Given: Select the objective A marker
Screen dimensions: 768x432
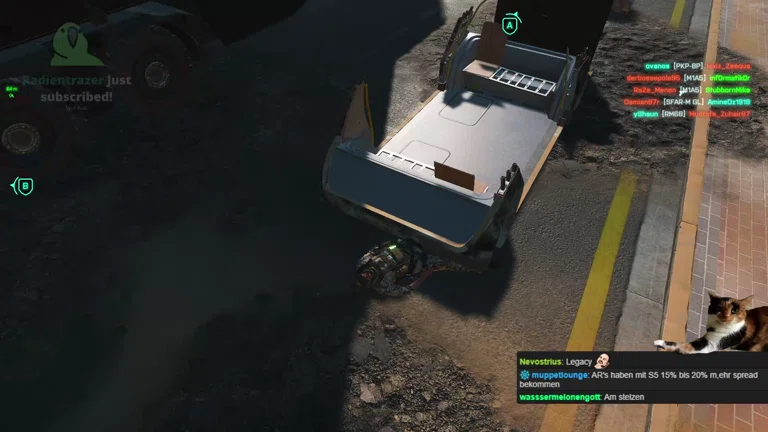Looking at the screenshot, I should (510, 24).
